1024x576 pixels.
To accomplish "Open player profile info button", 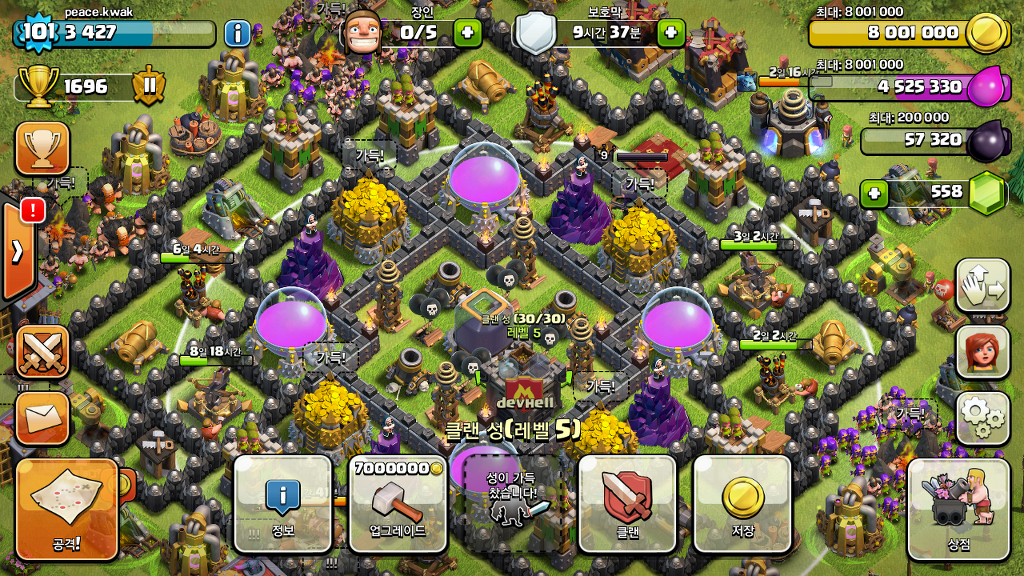I will click(238, 33).
